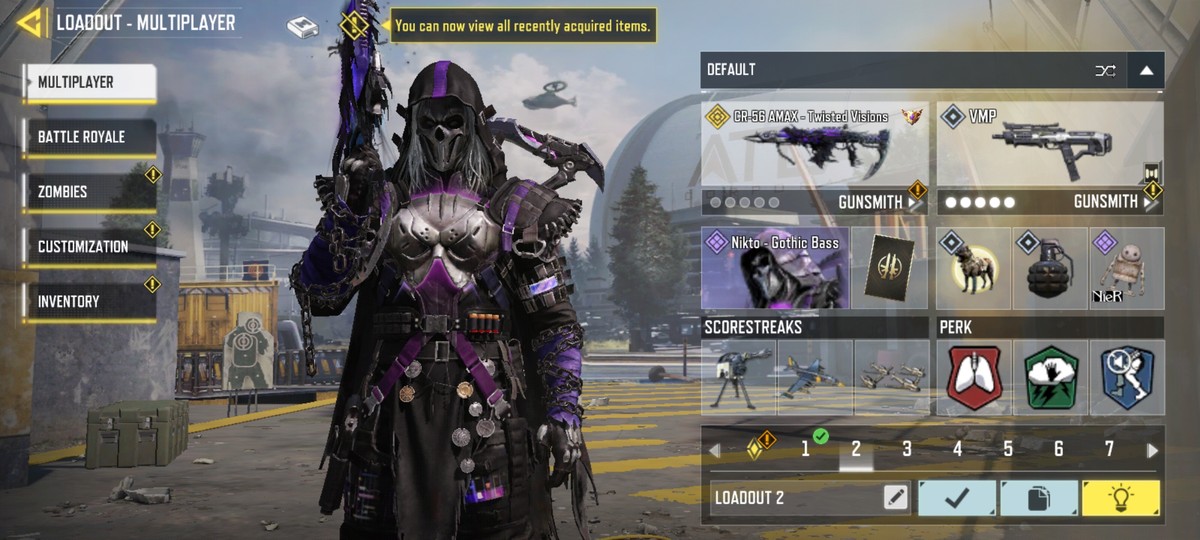
Task: Copy the loadout using the duplicate button
Action: tap(1039, 498)
